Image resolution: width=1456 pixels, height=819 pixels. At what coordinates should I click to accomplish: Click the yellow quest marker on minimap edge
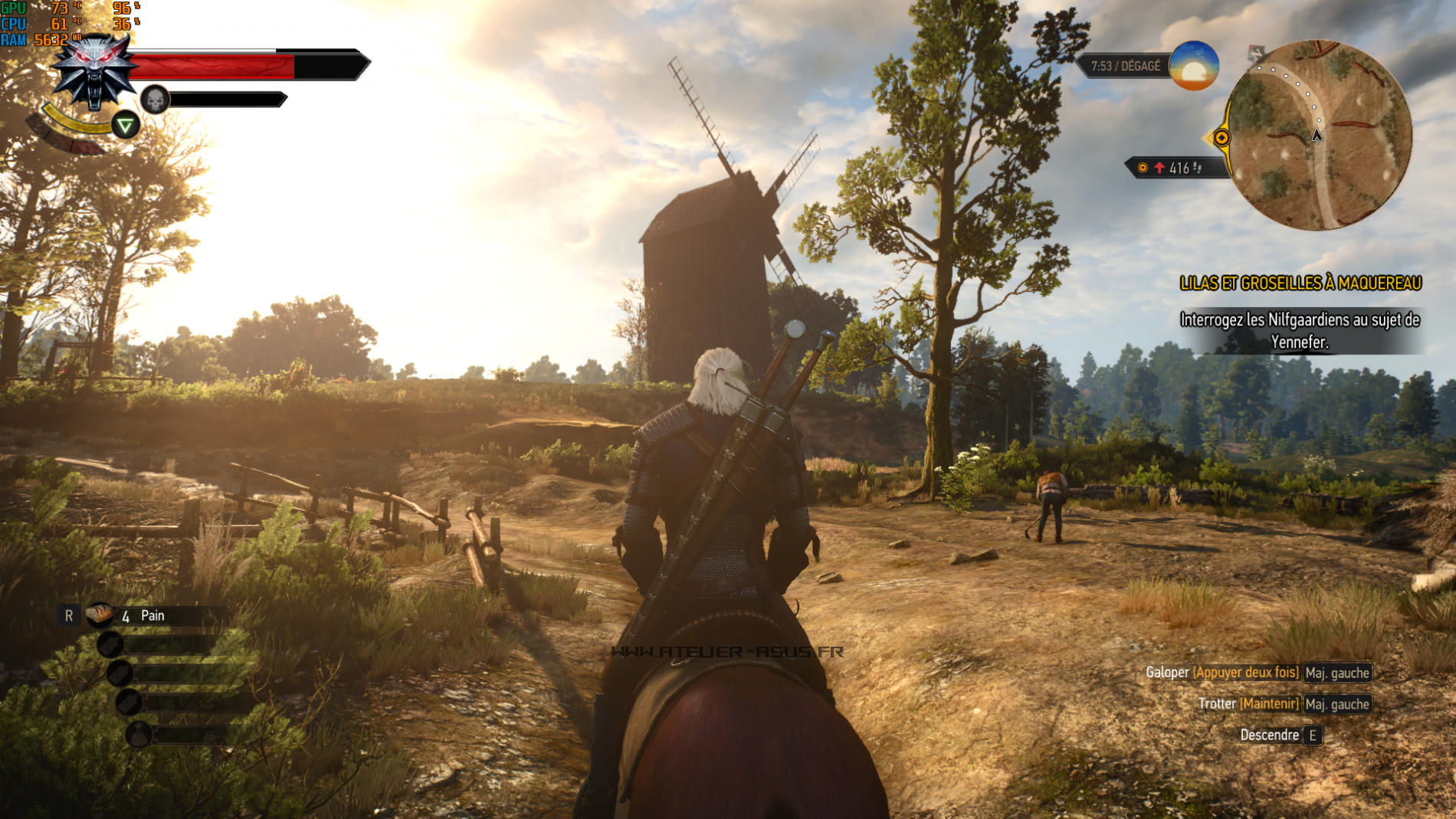click(x=1222, y=138)
